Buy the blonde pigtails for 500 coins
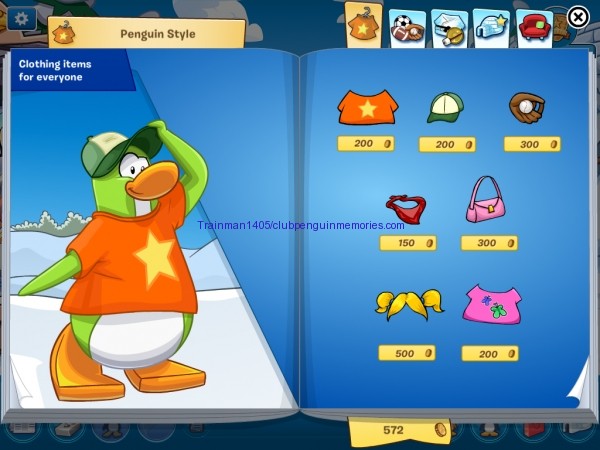The height and width of the screenshot is (450, 600). point(407,353)
